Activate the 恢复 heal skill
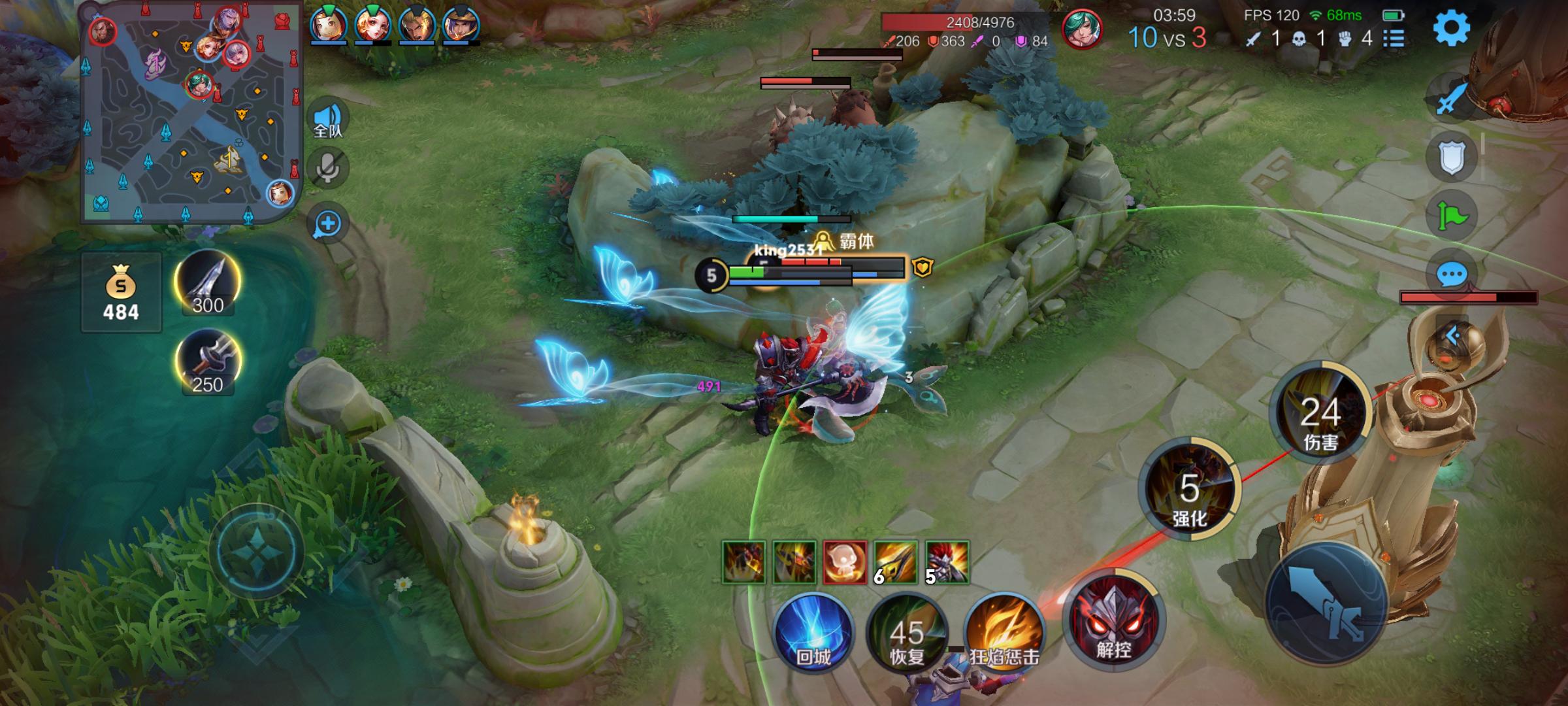 pos(907,633)
